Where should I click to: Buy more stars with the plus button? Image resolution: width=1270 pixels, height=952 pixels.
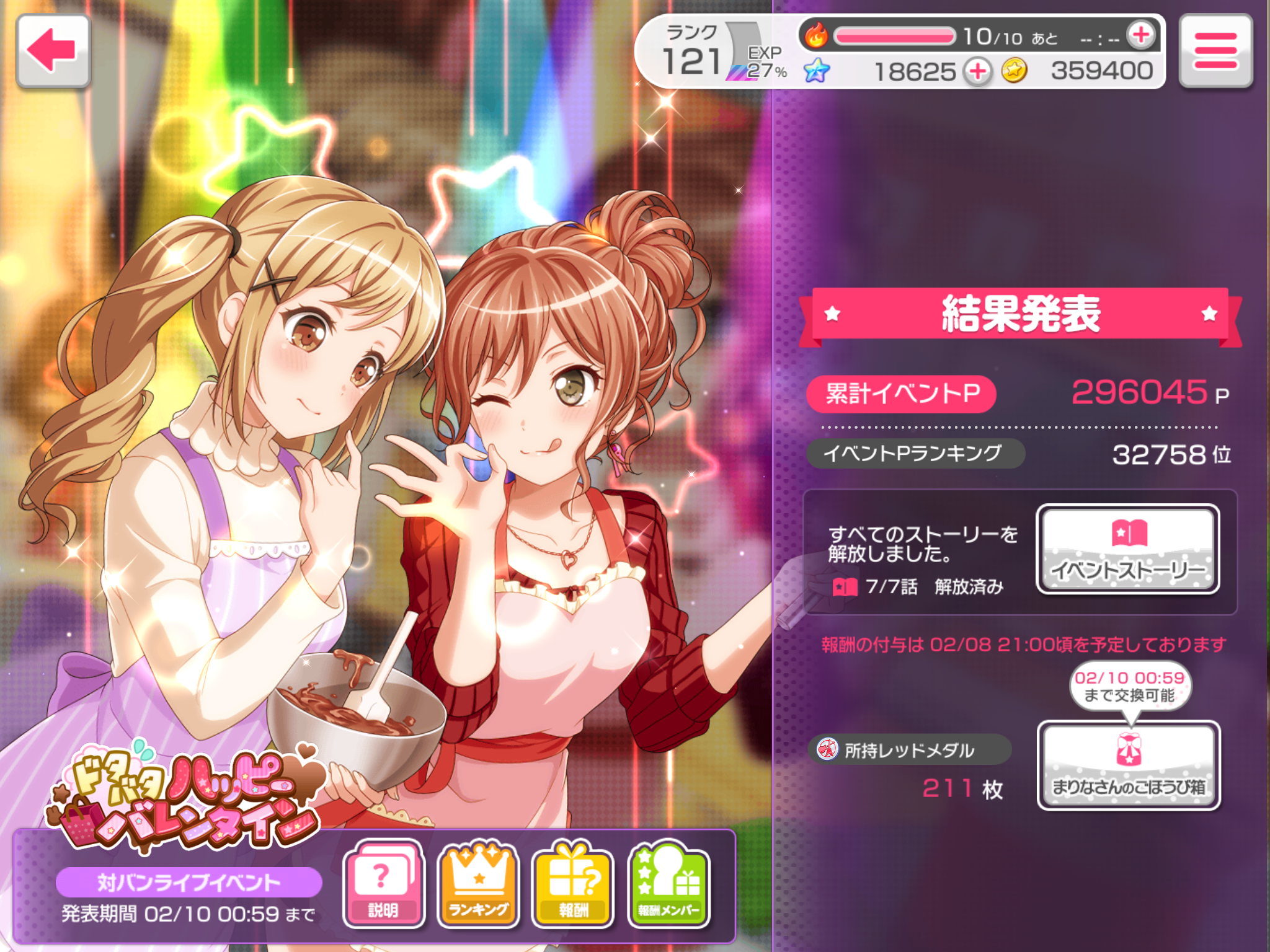coord(978,71)
